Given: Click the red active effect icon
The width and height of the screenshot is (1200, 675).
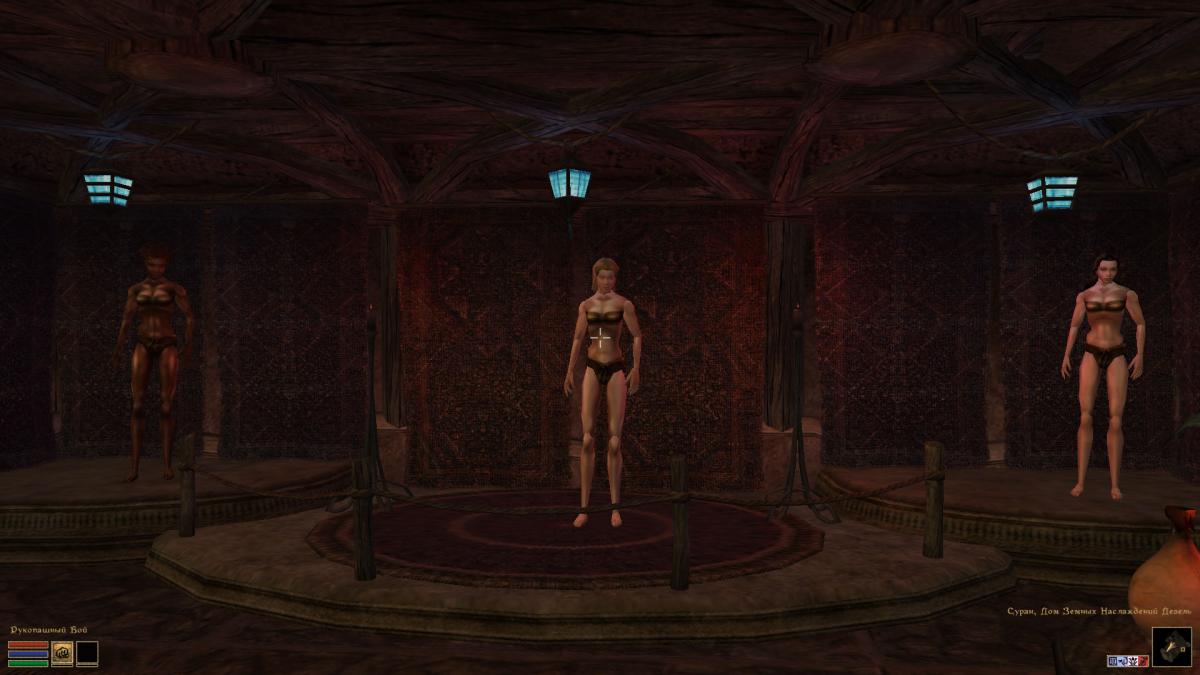Looking at the screenshot, I should coord(1141,661).
